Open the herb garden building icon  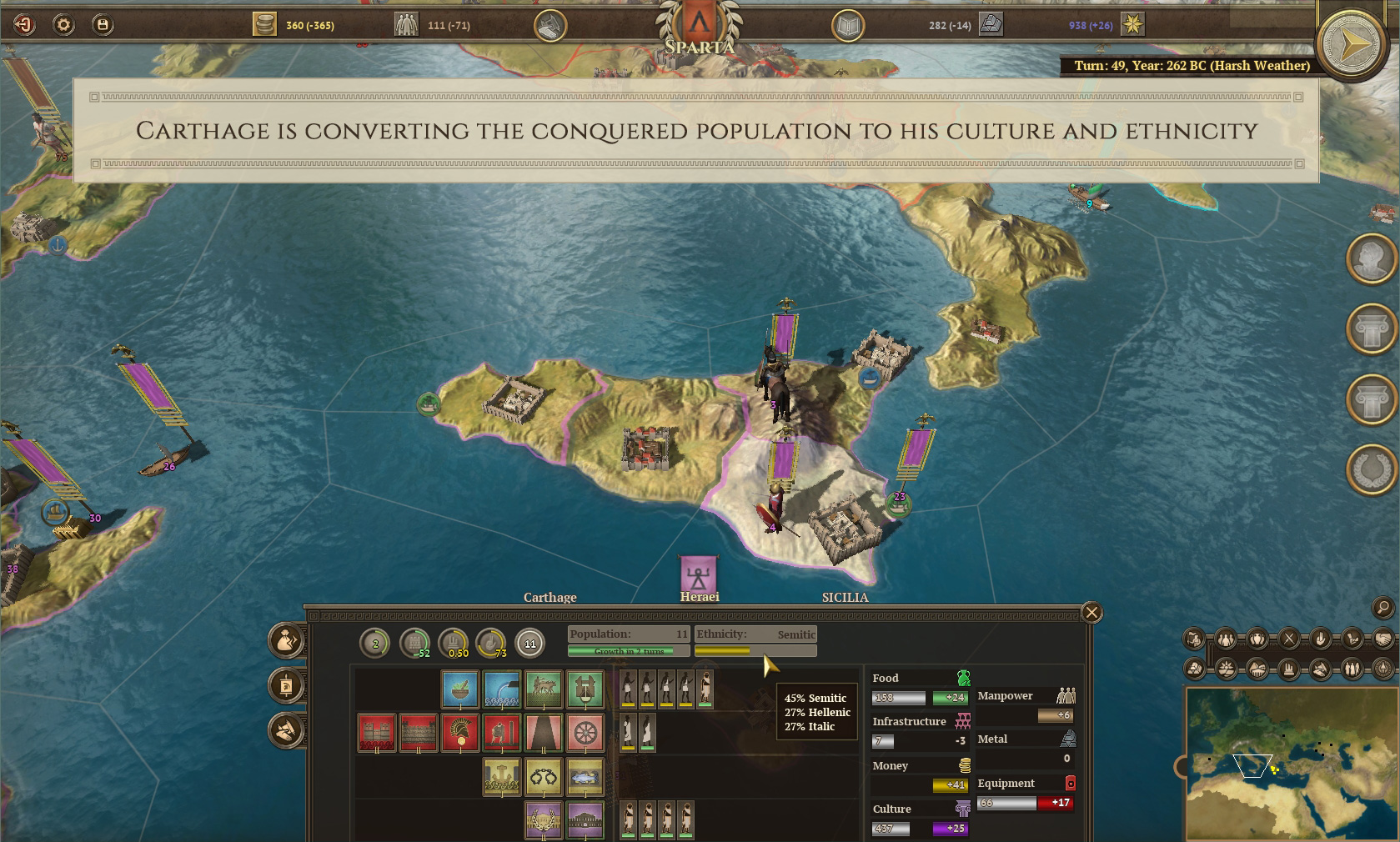460,689
